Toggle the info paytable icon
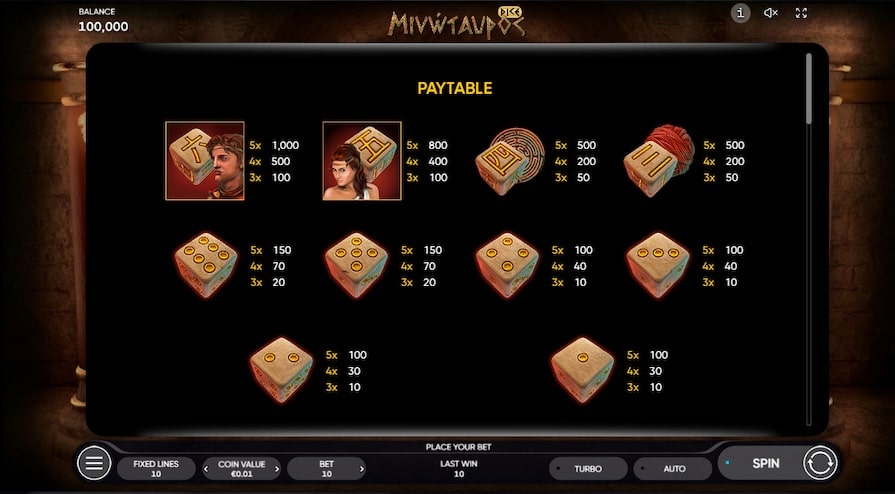This screenshot has height=494, width=895. [x=740, y=13]
